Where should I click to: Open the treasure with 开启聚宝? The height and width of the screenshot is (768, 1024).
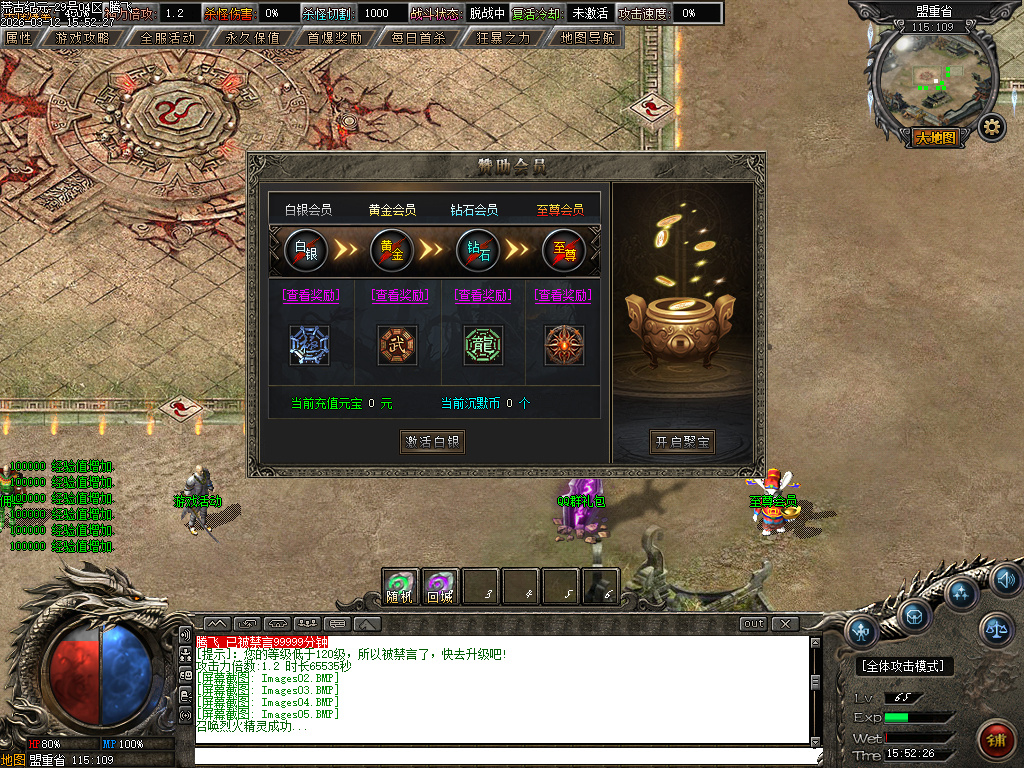(x=682, y=442)
